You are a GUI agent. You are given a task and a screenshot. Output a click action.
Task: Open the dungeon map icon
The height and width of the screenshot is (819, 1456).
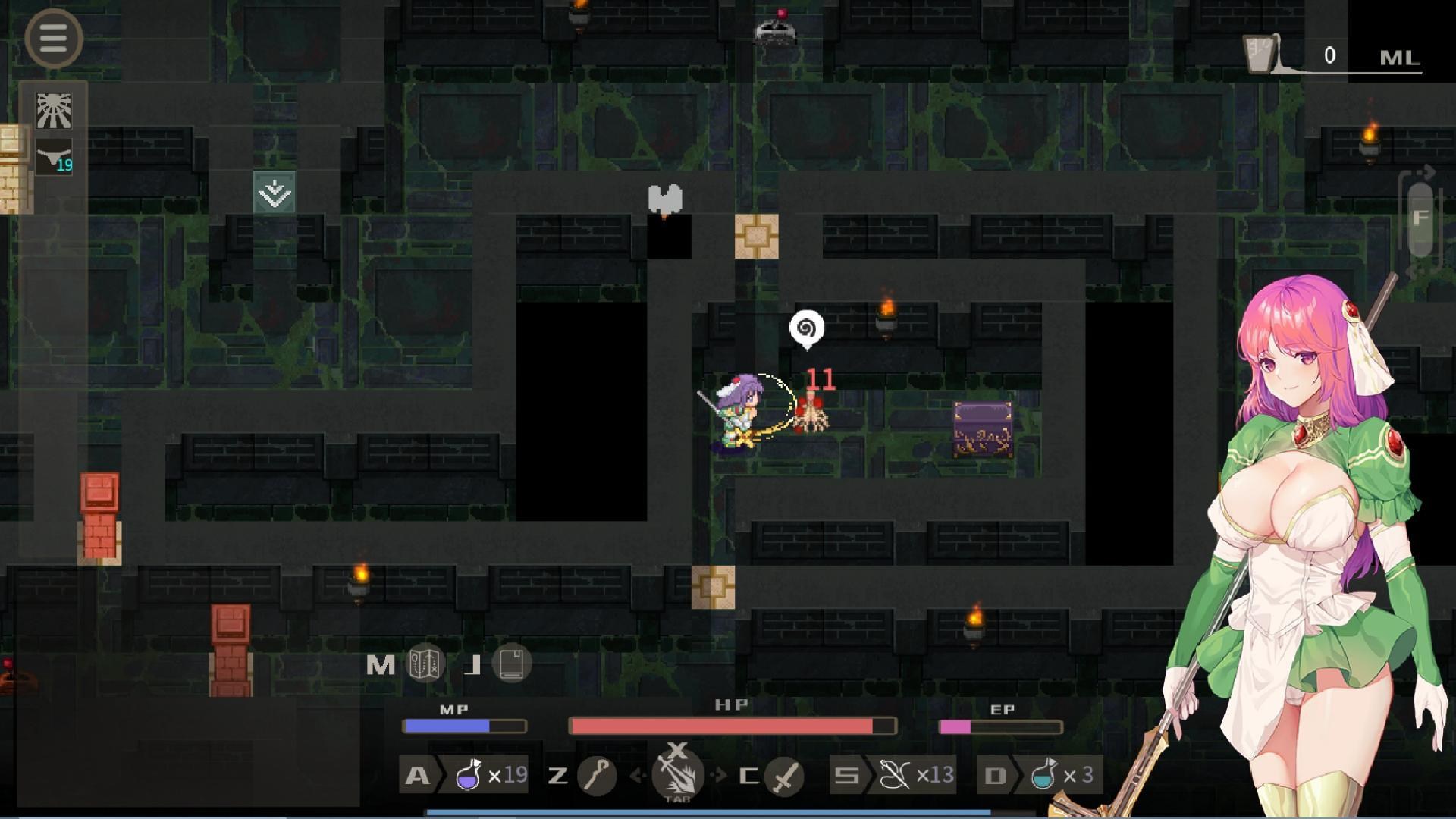(x=425, y=664)
